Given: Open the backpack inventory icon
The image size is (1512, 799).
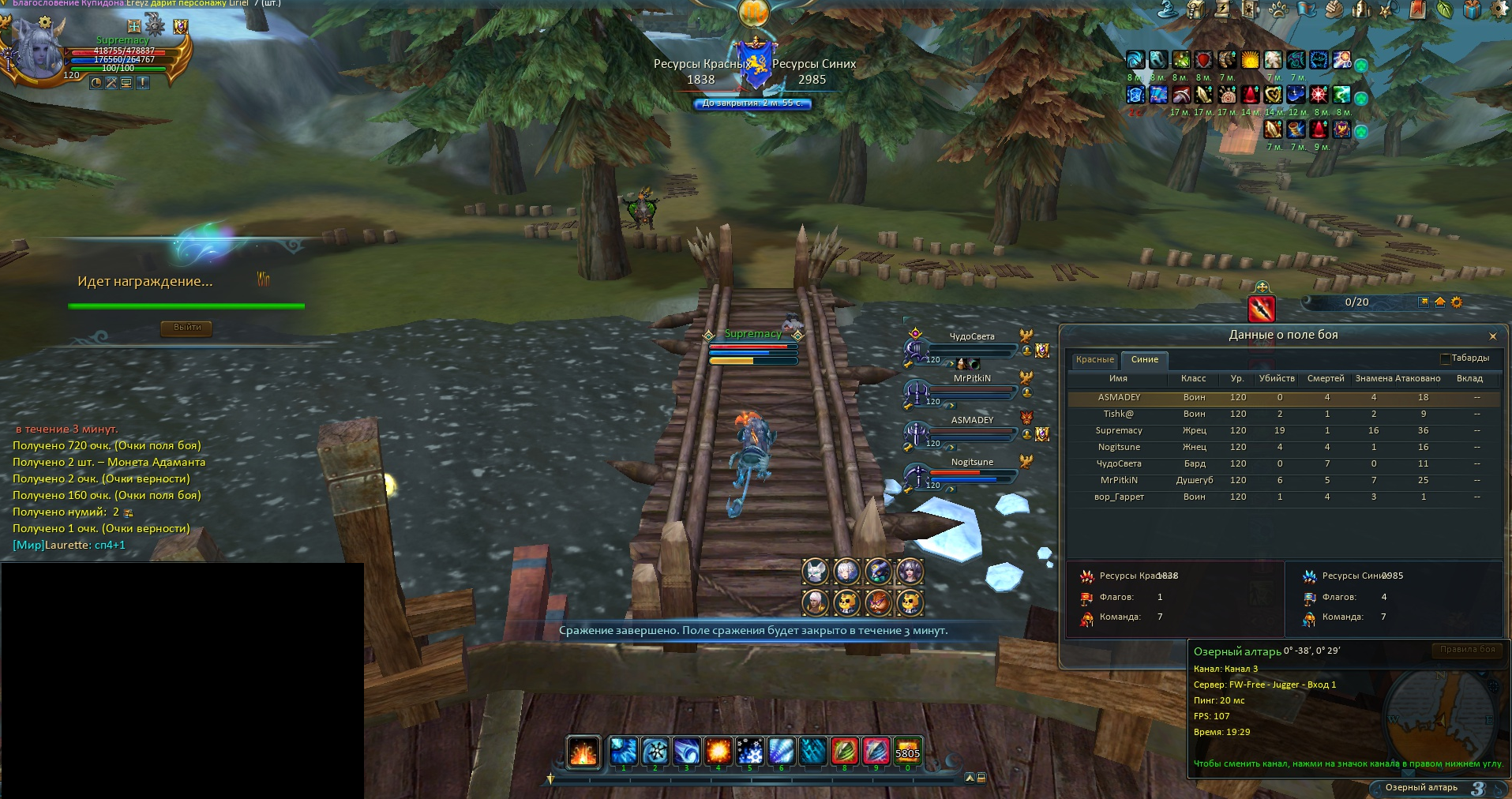Looking at the screenshot, I should point(1196,9).
